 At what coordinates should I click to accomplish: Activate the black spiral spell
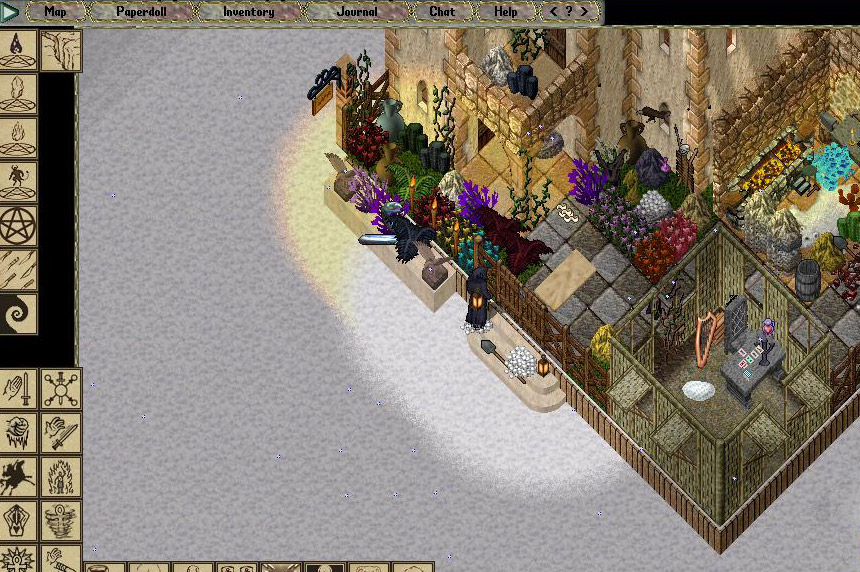pos(18,314)
